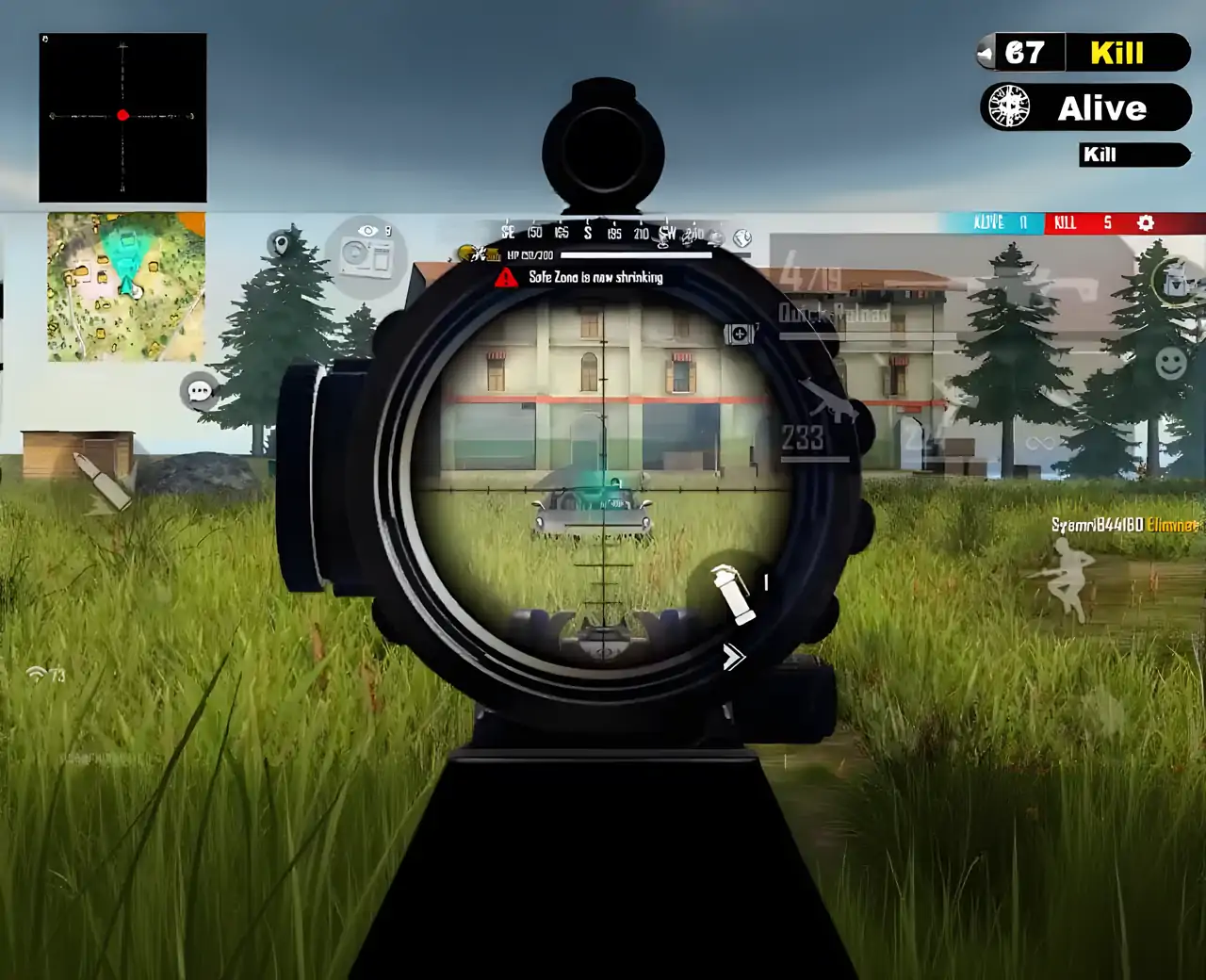Viewport: 1206px width, 980px height.
Task: Select the grenade from the throwables slot
Action: tap(732, 596)
